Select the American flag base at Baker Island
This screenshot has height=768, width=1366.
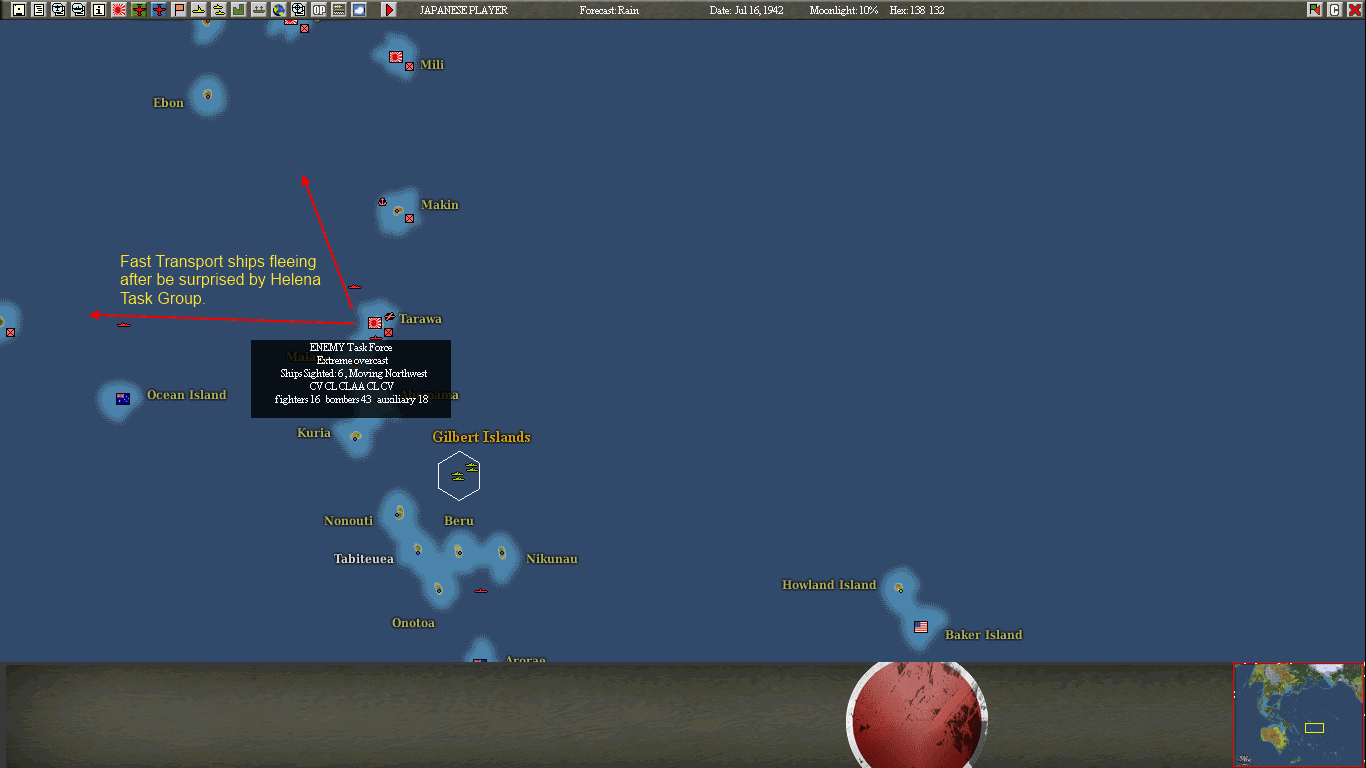[920, 628]
